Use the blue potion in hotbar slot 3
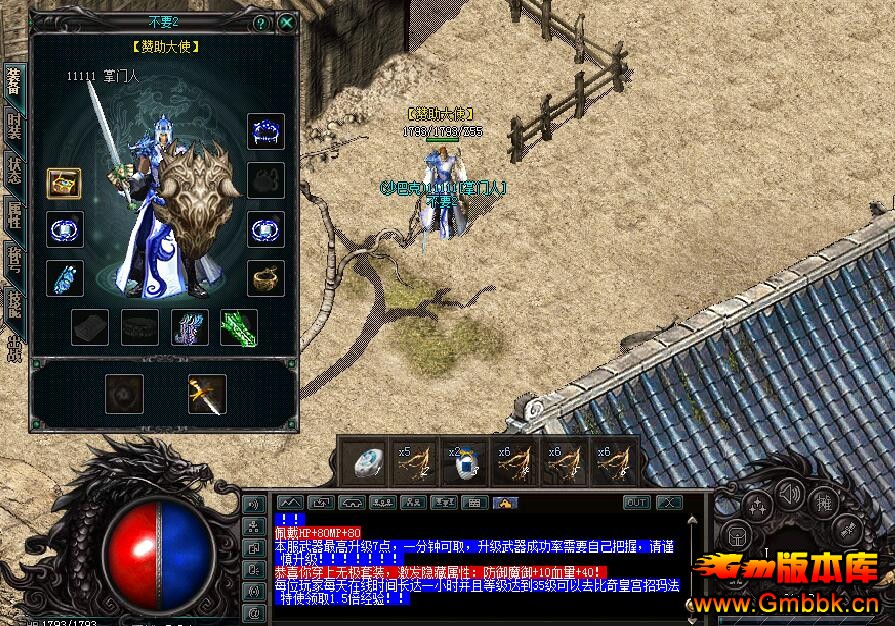Viewport: 895px width, 626px height. (x=464, y=462)
